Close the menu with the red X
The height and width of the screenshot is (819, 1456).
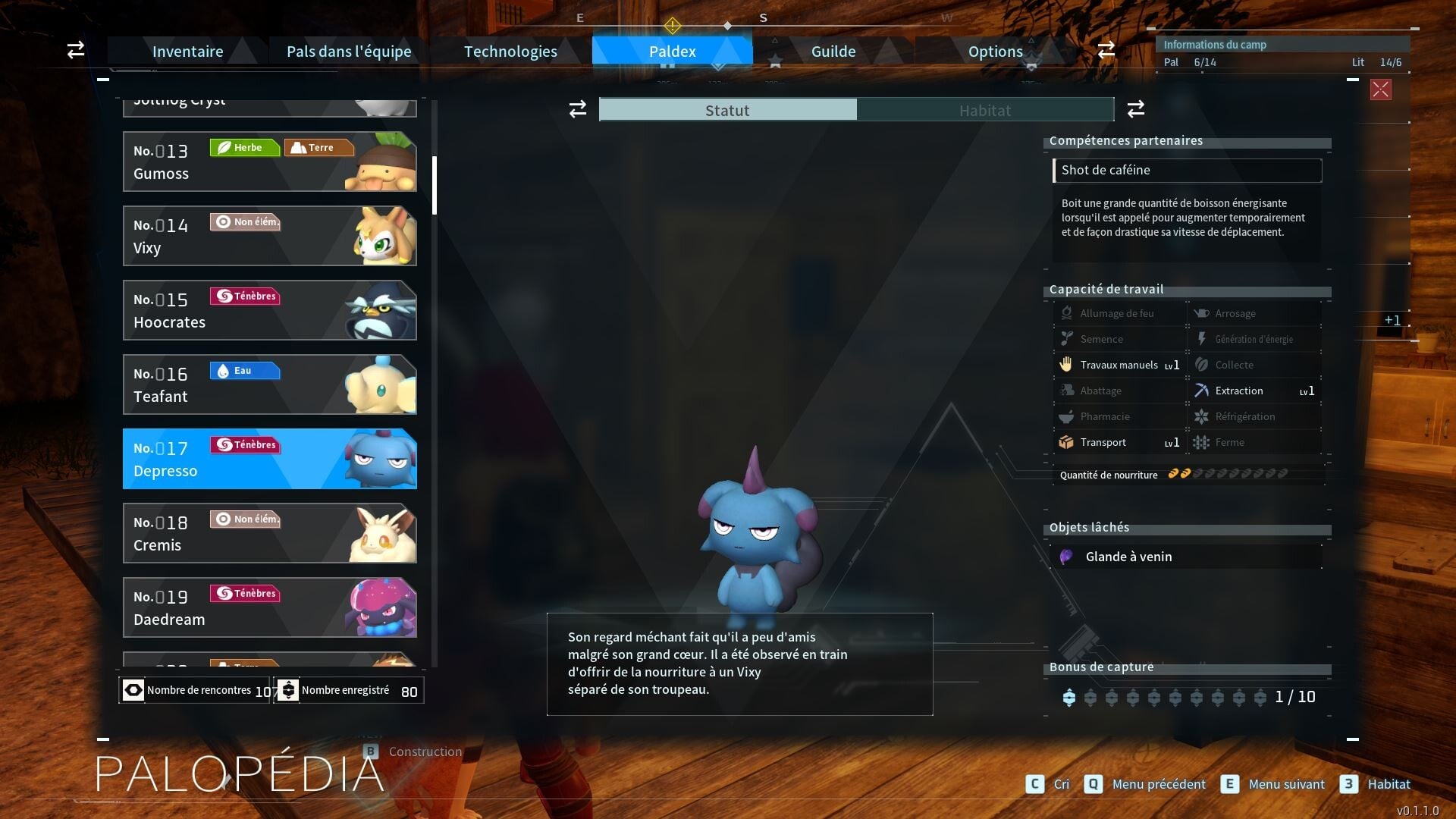pos(1380,90)
